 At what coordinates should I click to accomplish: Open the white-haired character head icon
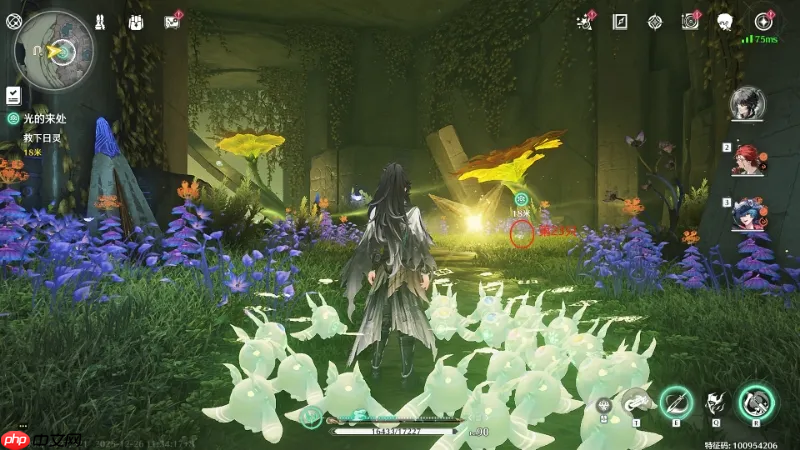725,21
